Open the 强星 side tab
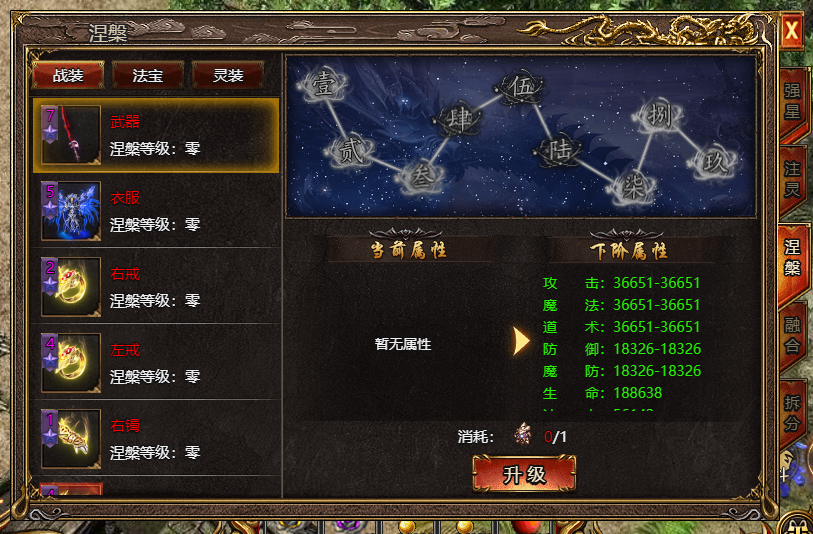Screen dimensions: 813x534 (x=792, y=102)
